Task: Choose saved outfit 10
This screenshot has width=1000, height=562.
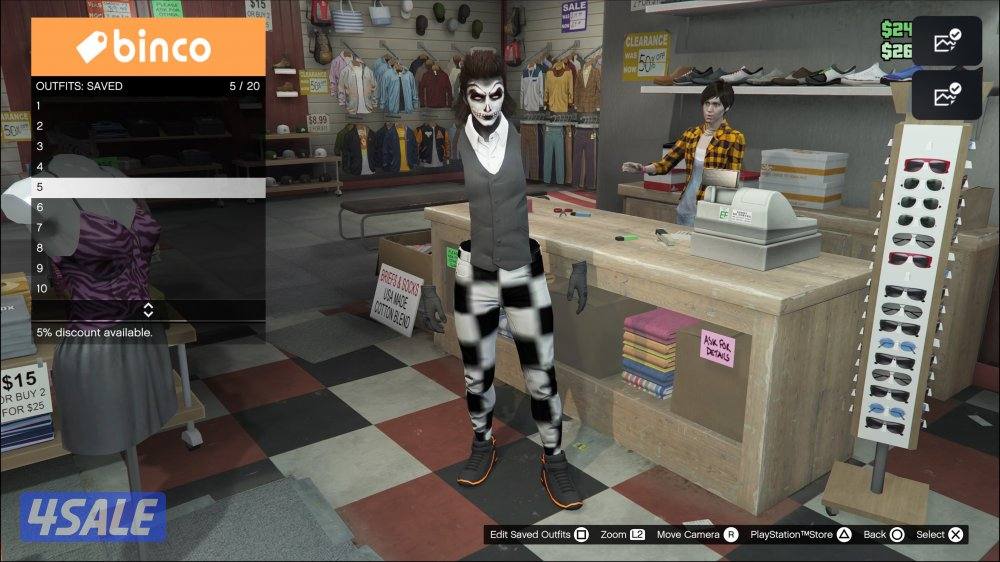Action: tap(148, 289)
